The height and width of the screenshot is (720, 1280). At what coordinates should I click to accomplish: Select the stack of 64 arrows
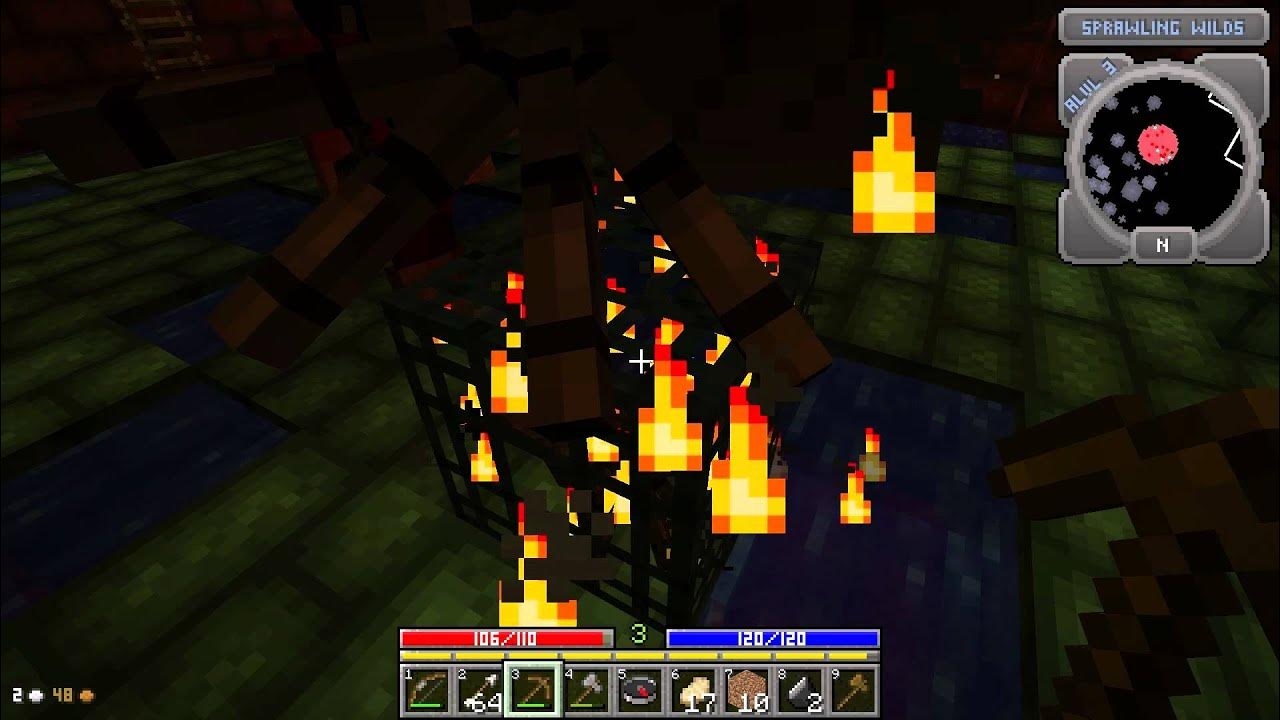pos(480,691)
